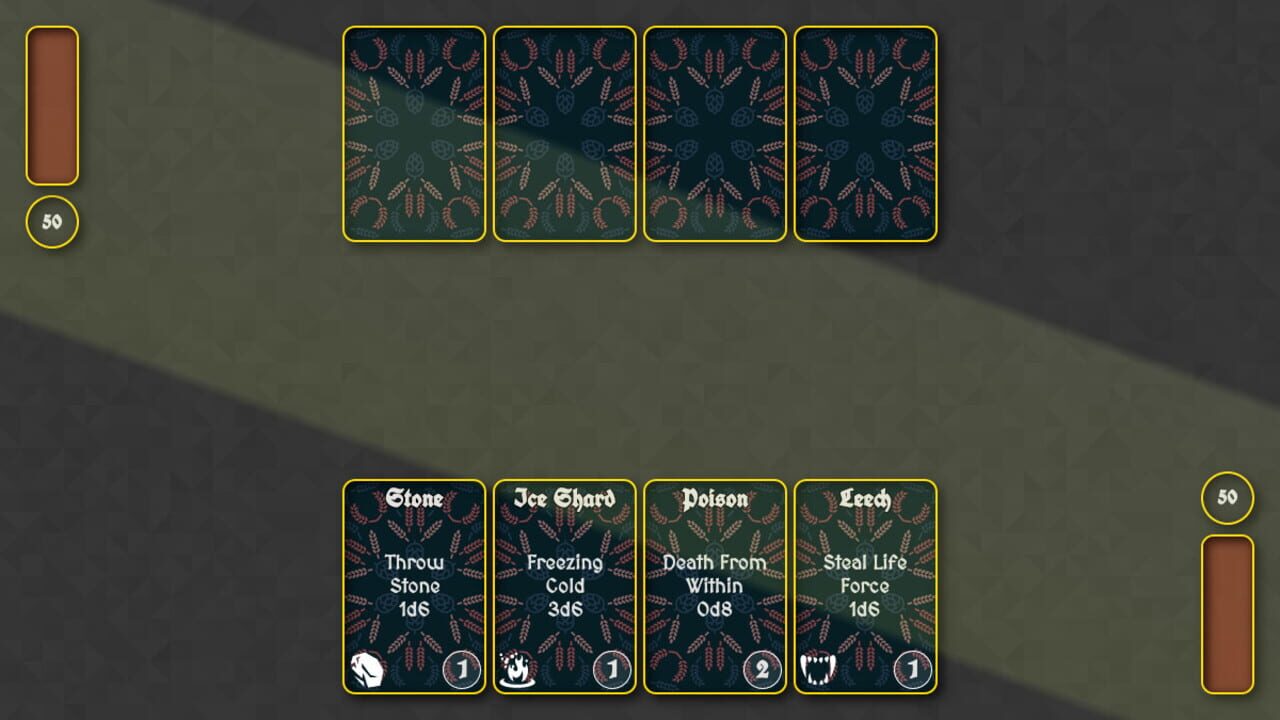Click the player's 50 counter circle

pos(1228,497)
